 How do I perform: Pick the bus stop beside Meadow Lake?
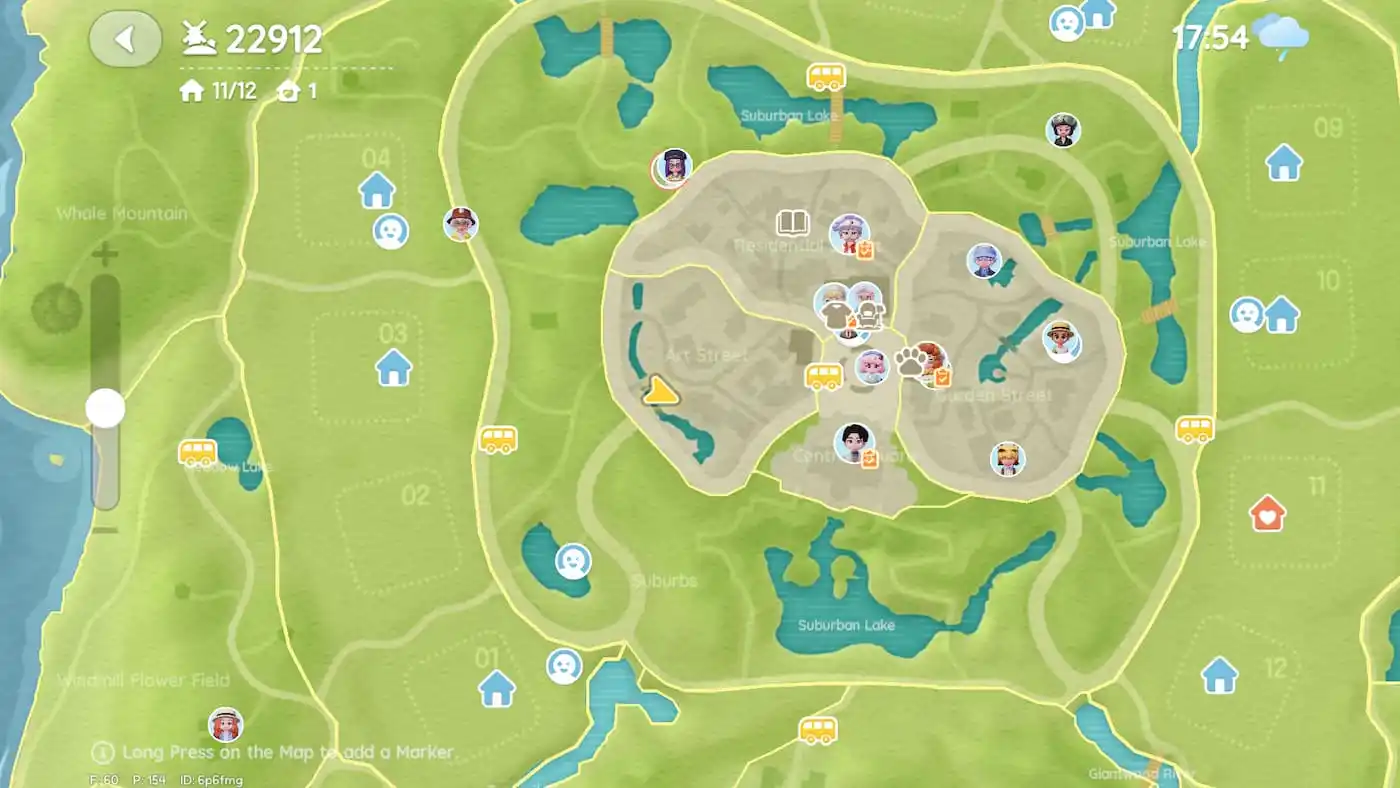[197, 452]
